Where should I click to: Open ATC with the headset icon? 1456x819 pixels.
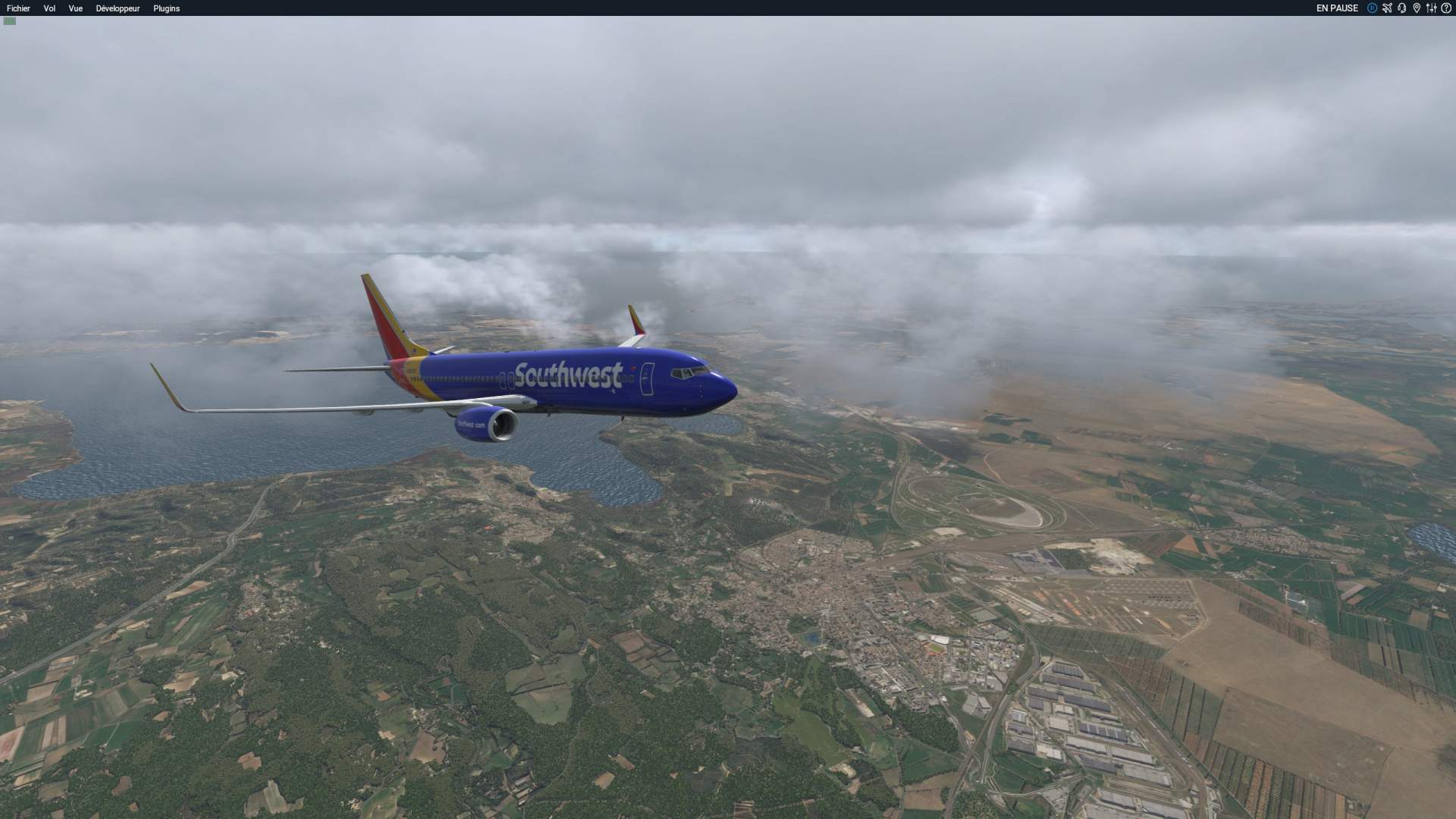coord(1401,8)
